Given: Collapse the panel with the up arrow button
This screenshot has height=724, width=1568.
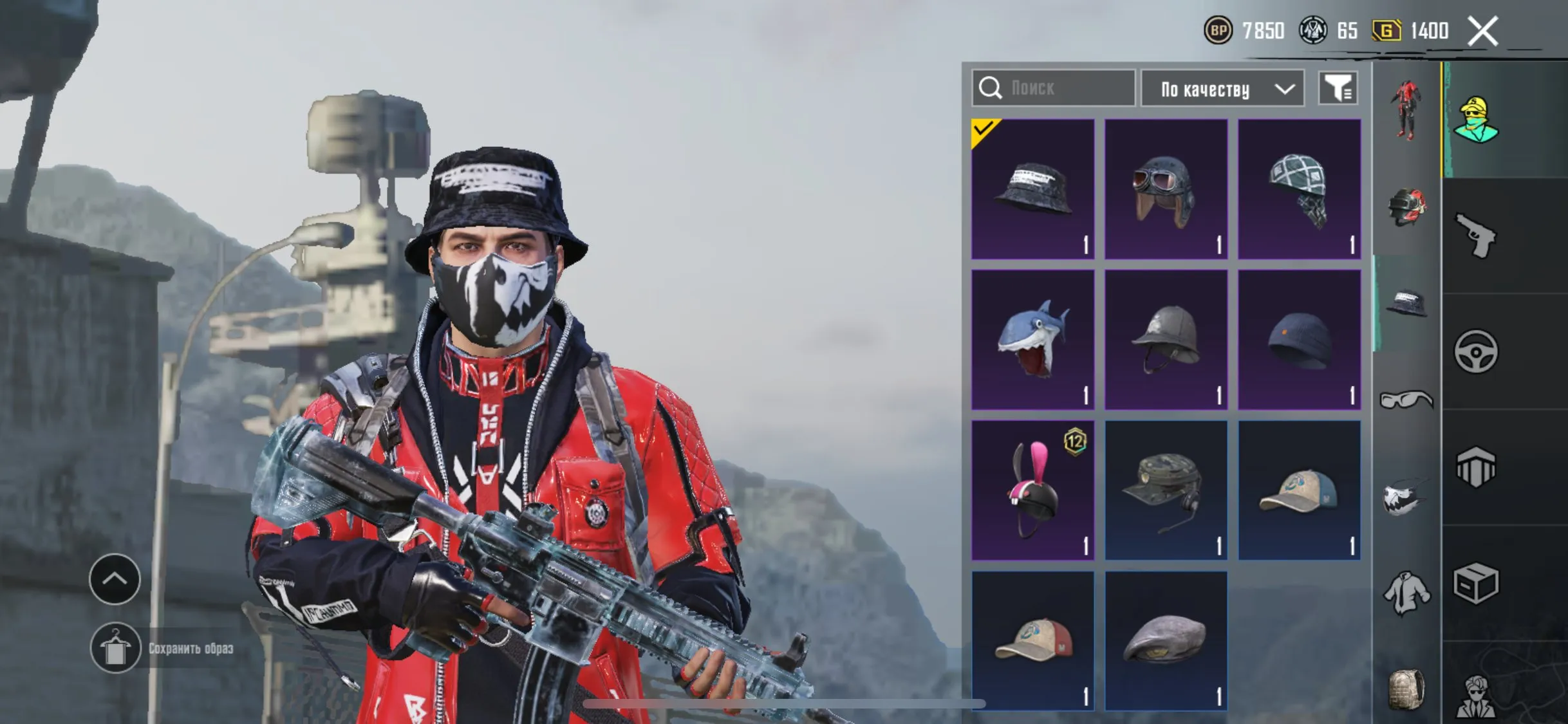Looking at the screenshot, I should pyautogui.click(x=114, y=580).
